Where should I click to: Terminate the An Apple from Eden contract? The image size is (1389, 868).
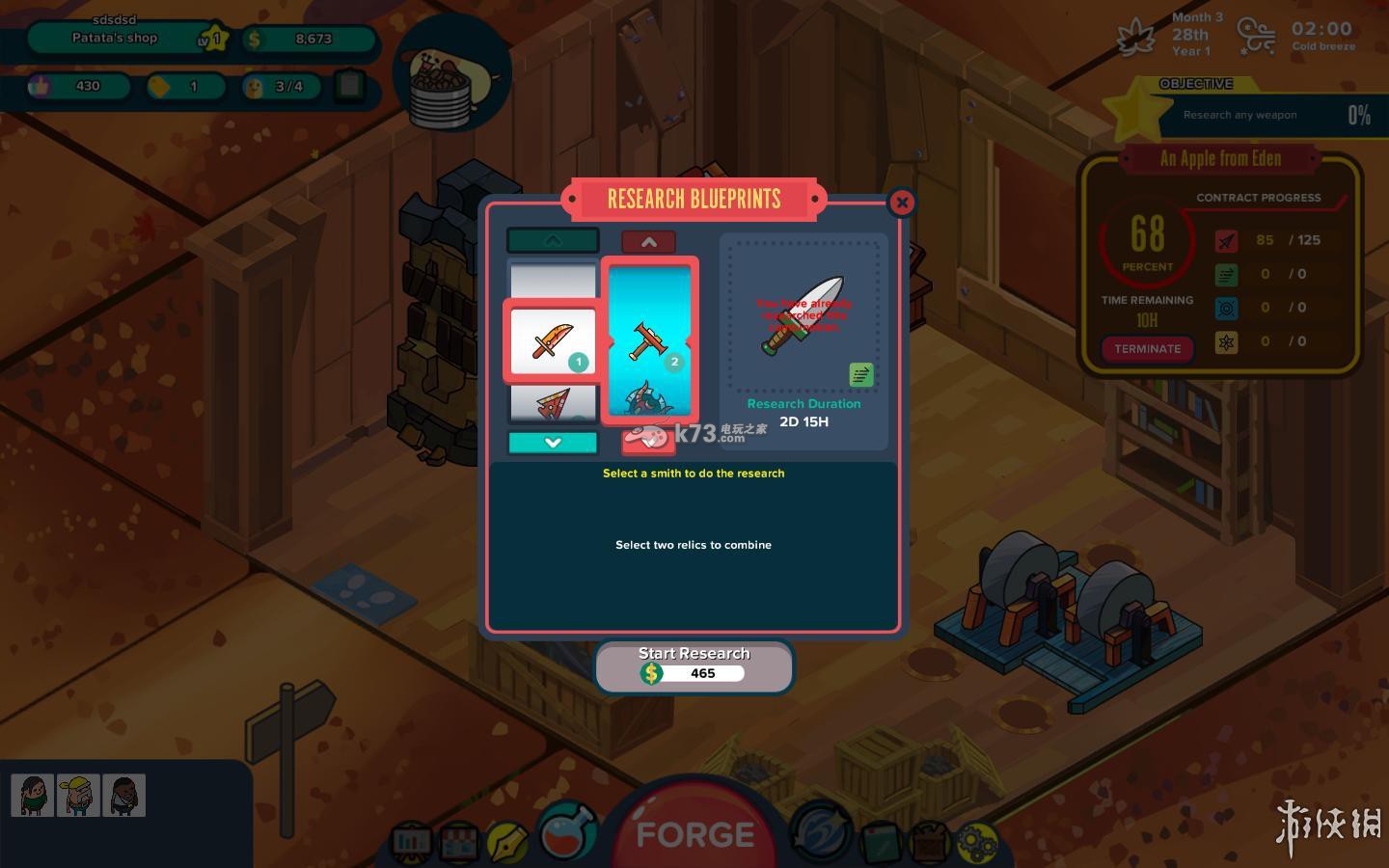click(1147, 348)
